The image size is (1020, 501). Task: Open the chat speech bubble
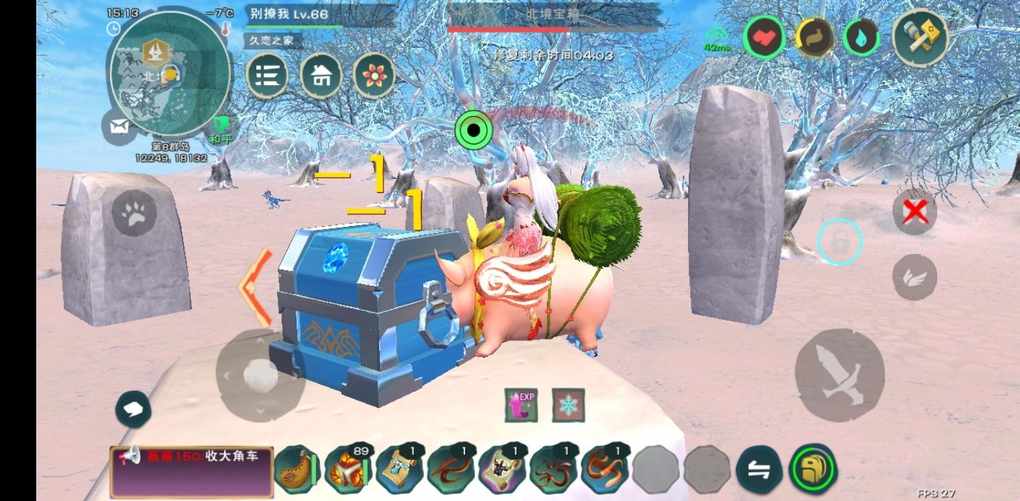(x=133, y=409)
